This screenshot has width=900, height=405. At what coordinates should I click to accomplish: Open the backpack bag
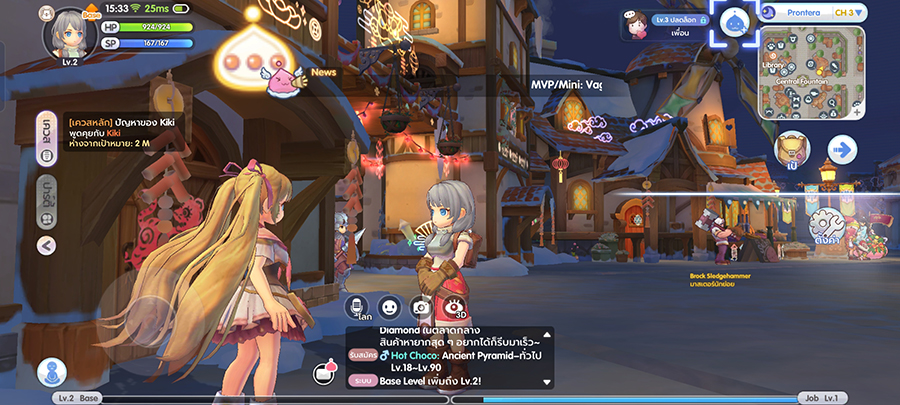(x=790, y=151)
